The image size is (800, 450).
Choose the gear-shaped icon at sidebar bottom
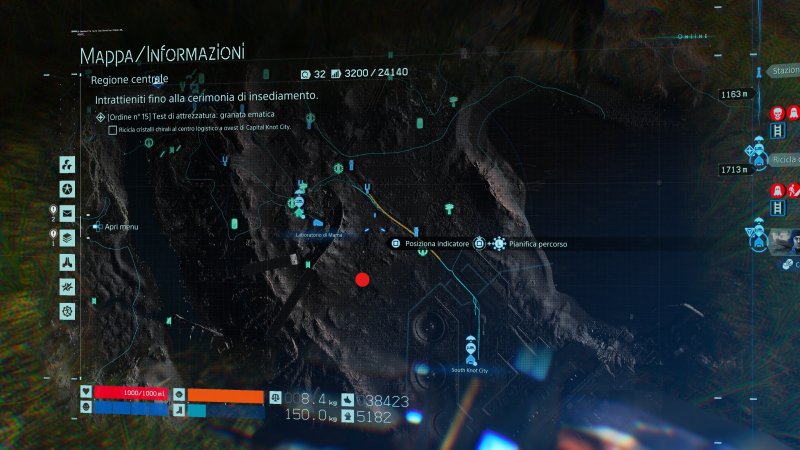tap(67, 311)
